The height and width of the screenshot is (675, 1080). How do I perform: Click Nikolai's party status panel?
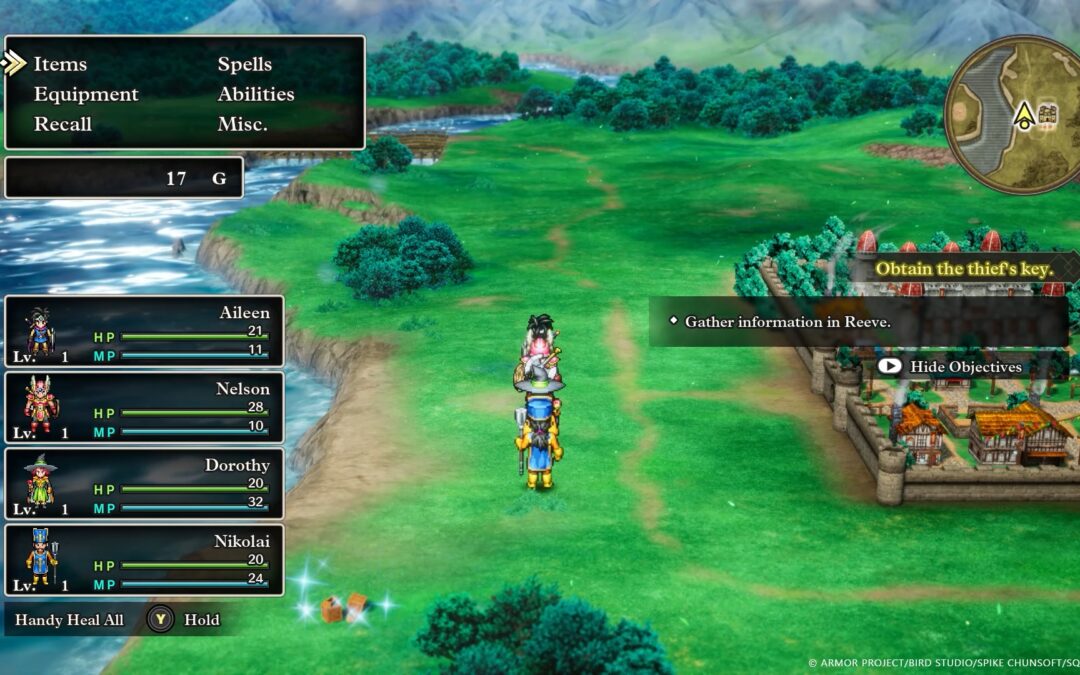tap(144, 560)
